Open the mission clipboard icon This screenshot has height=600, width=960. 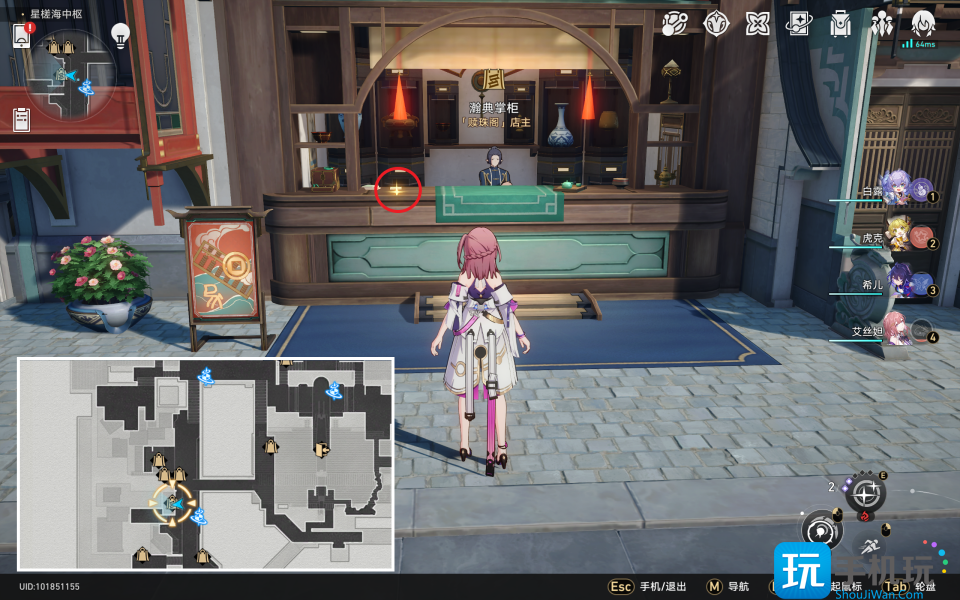coord(22,120)
